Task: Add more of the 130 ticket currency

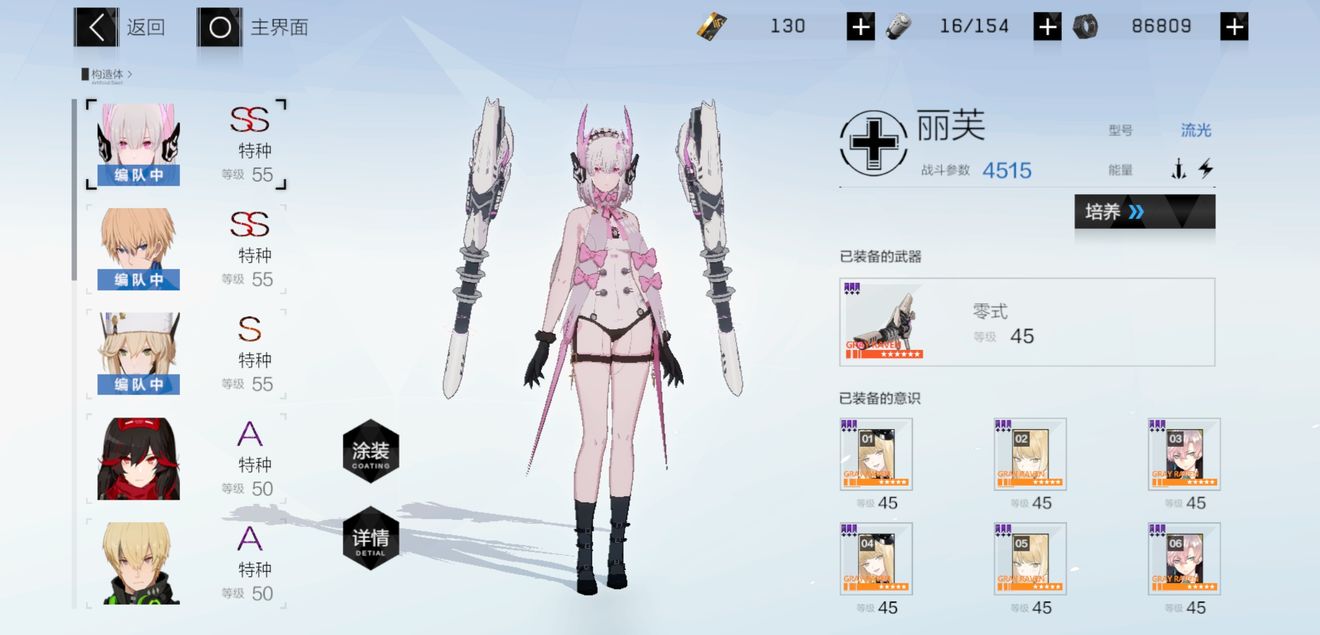Action: [860, 27]
